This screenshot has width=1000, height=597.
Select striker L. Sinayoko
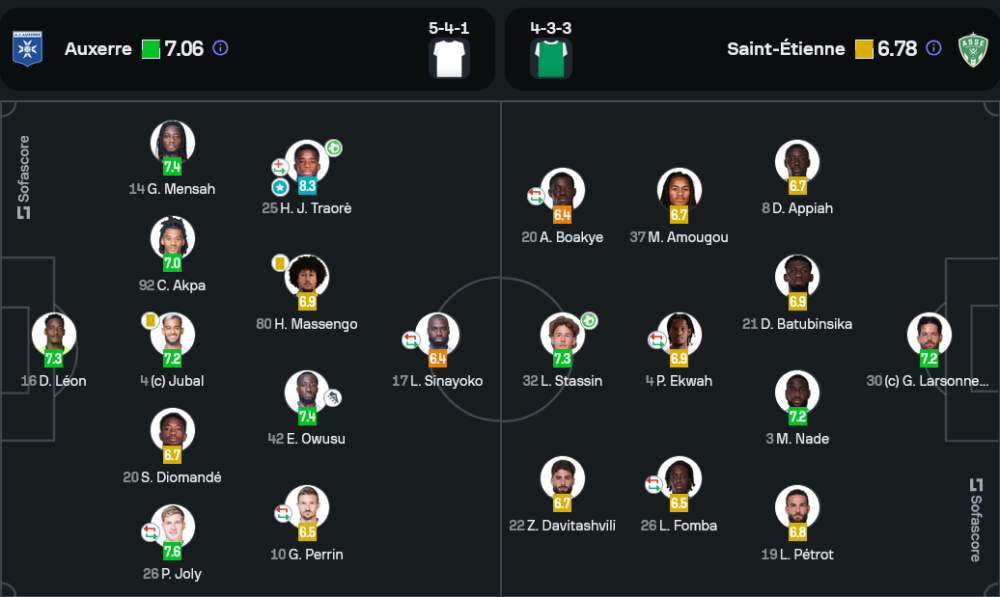437,336
